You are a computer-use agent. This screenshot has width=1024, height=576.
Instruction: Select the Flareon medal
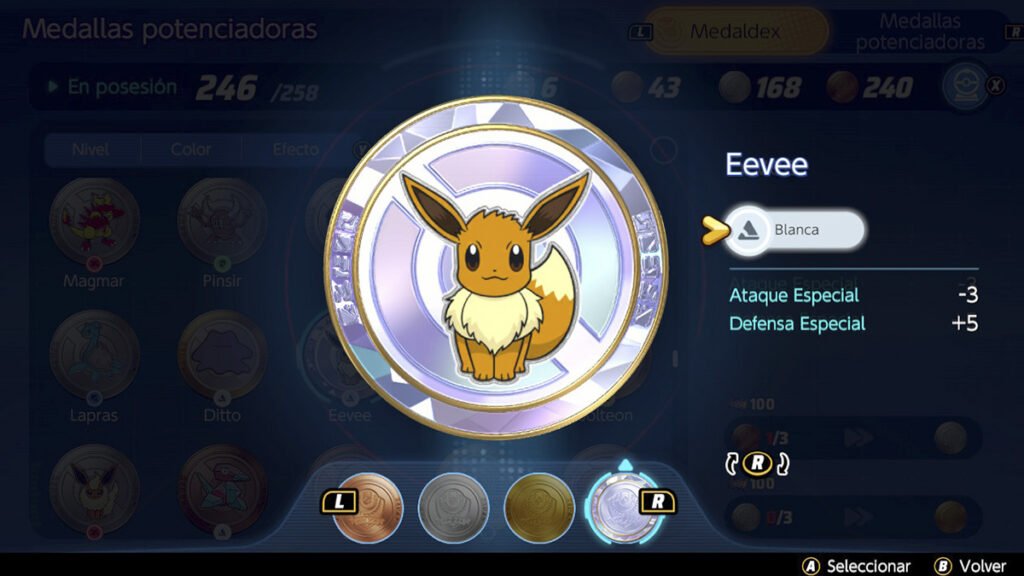(94, 487)
